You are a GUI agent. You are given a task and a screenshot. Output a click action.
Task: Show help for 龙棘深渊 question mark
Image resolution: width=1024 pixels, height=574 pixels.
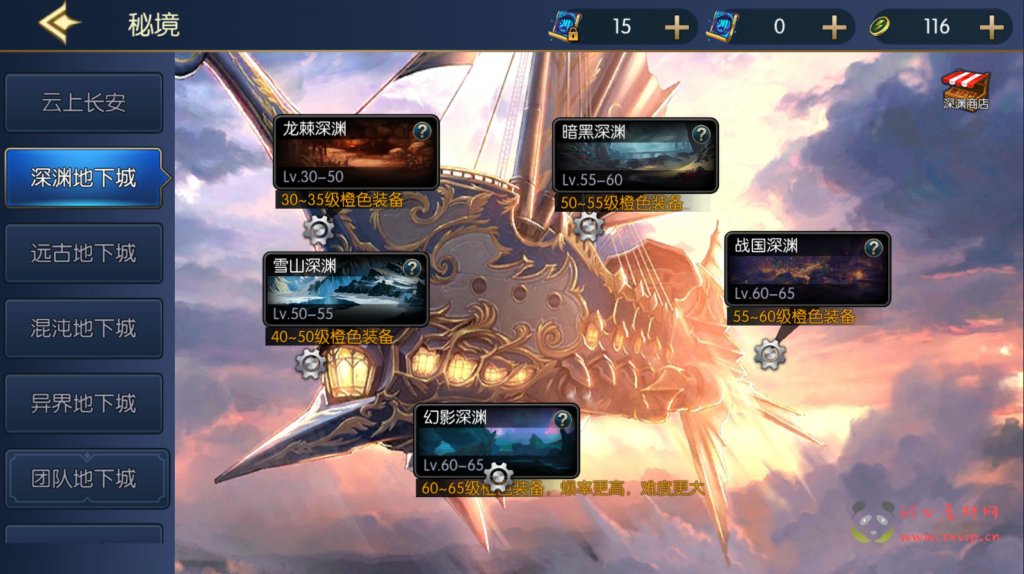click(422, 131)
